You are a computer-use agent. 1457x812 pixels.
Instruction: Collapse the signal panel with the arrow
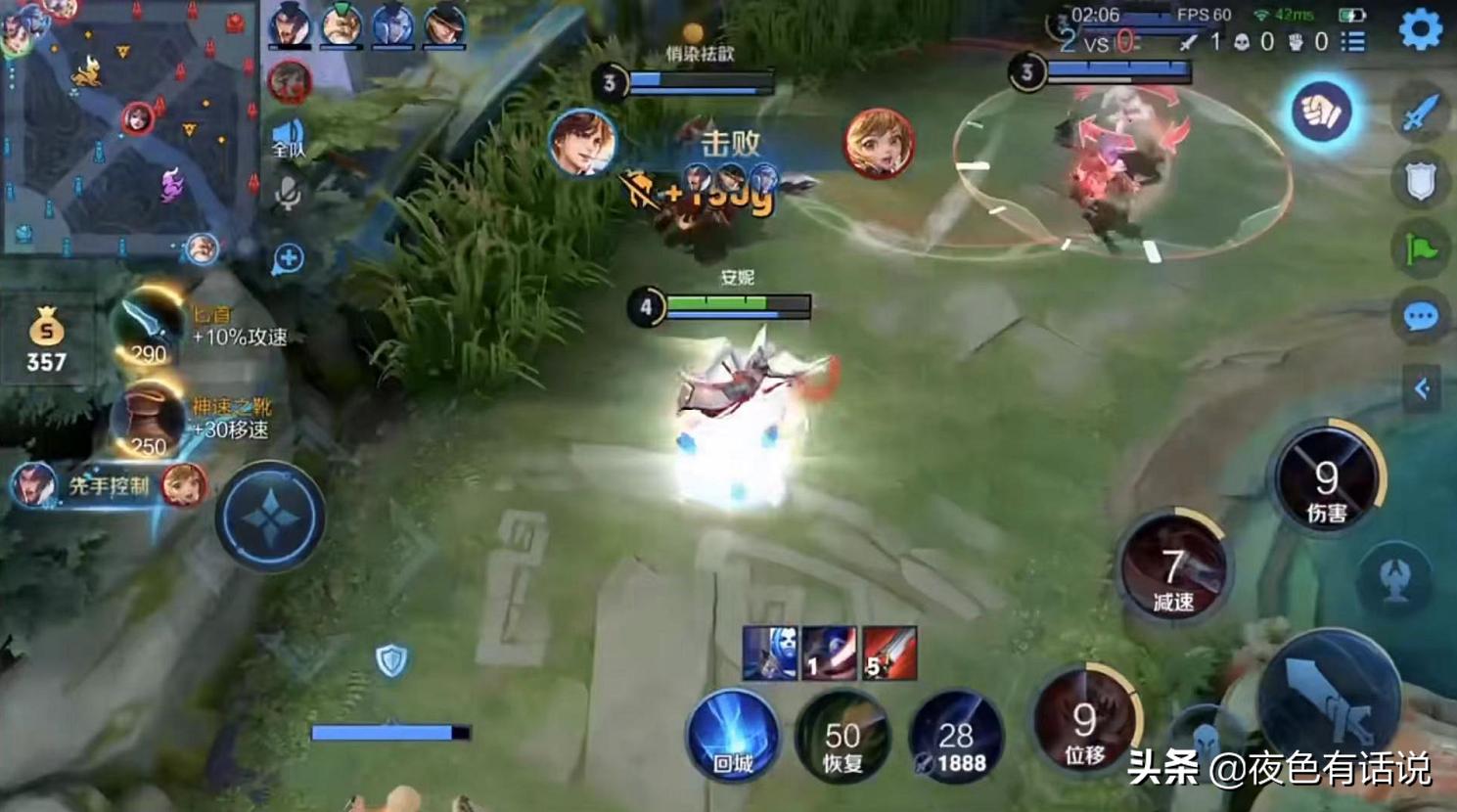point(1422,388)
